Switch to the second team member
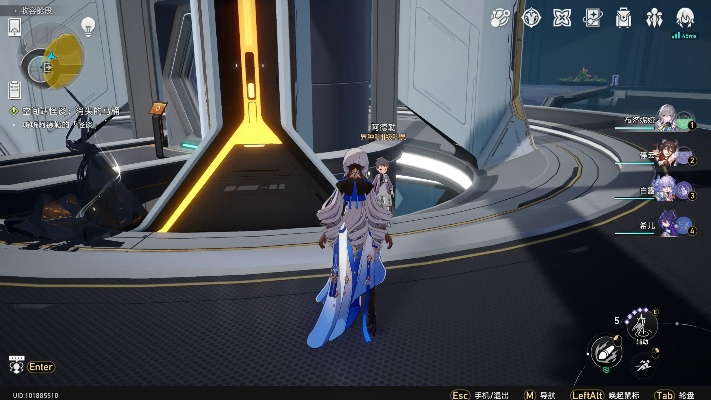The height and width of the screenshot is (400, 711). (672, 153)
